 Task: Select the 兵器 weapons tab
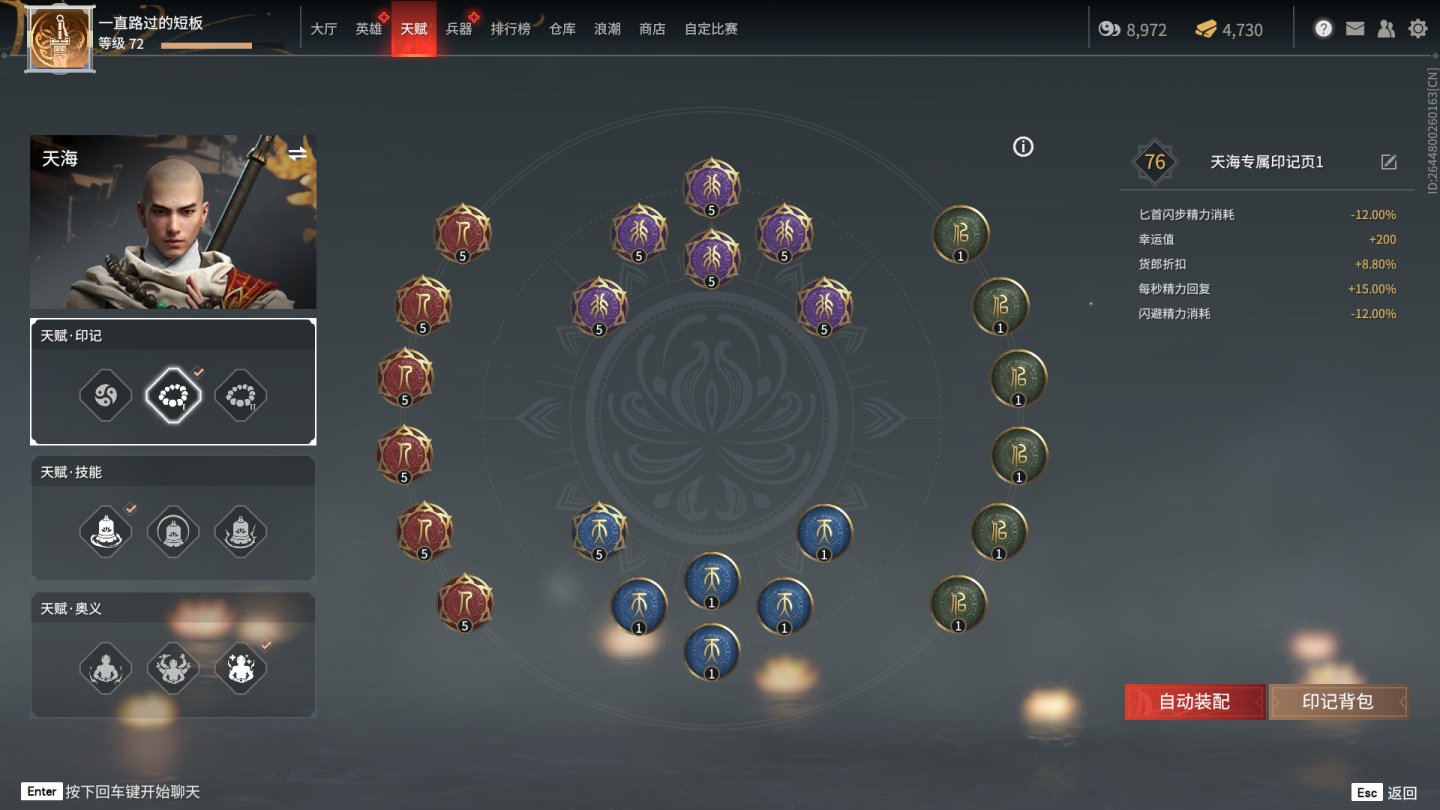(x=459, y=29)
